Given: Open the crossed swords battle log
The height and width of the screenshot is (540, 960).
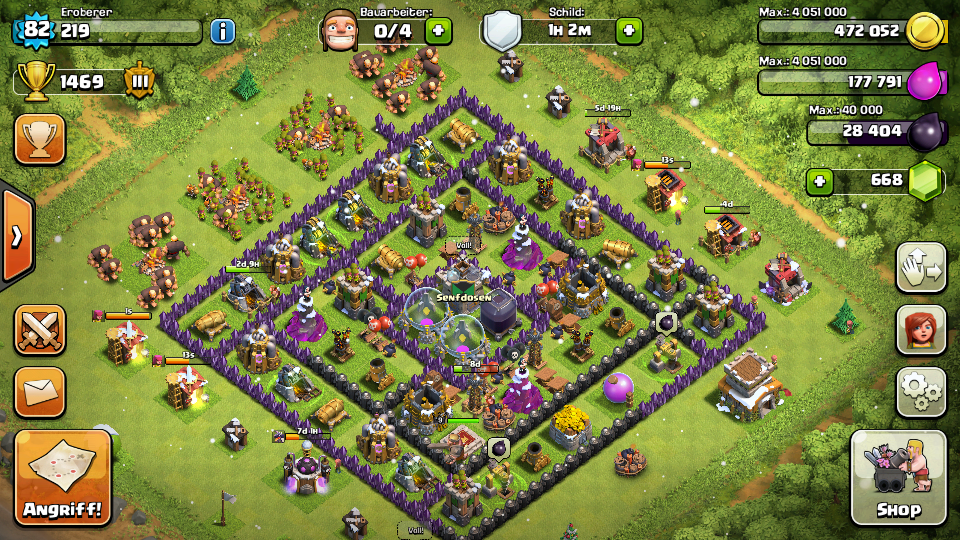Looking at the screenshot, I should [39, 330].
